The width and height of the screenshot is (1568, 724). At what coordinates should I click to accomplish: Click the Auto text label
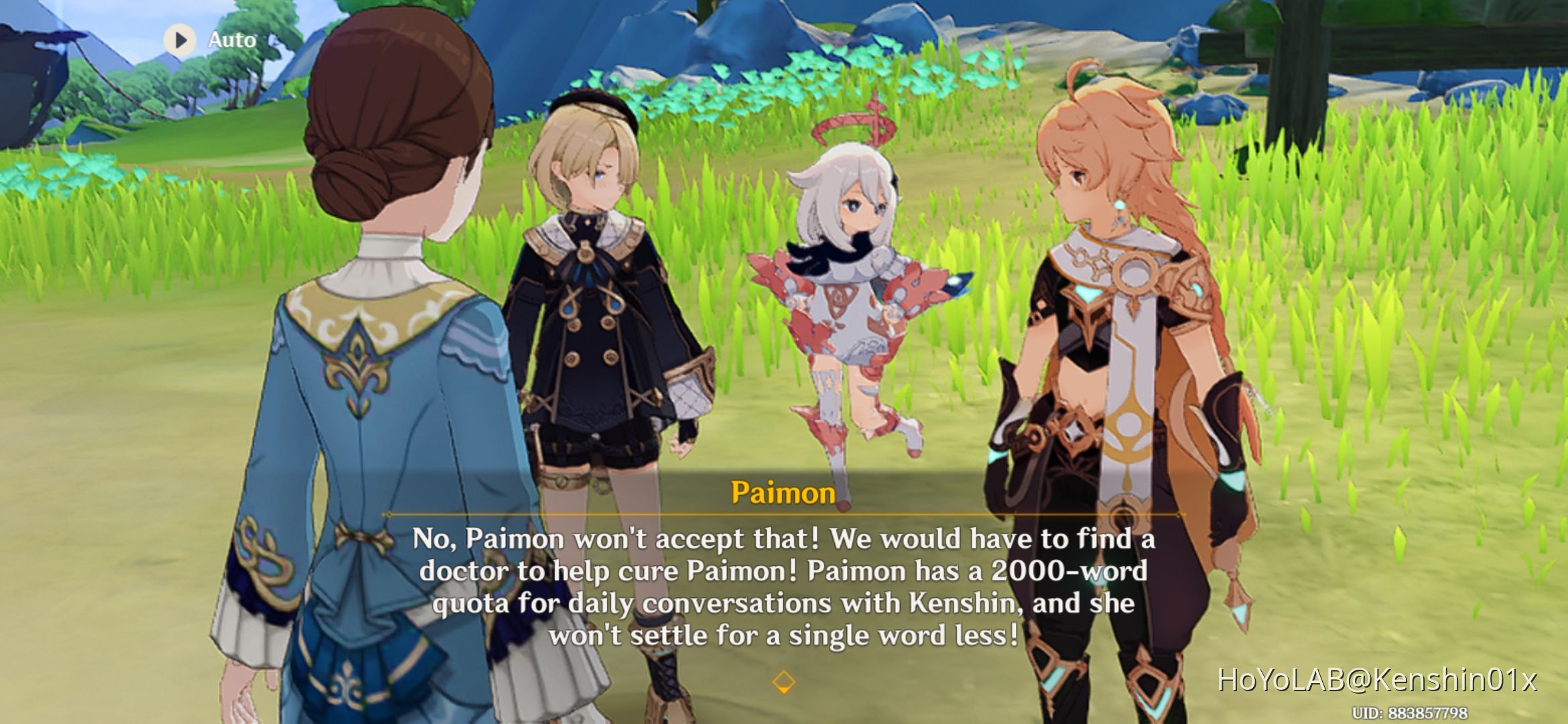(231, 39)
